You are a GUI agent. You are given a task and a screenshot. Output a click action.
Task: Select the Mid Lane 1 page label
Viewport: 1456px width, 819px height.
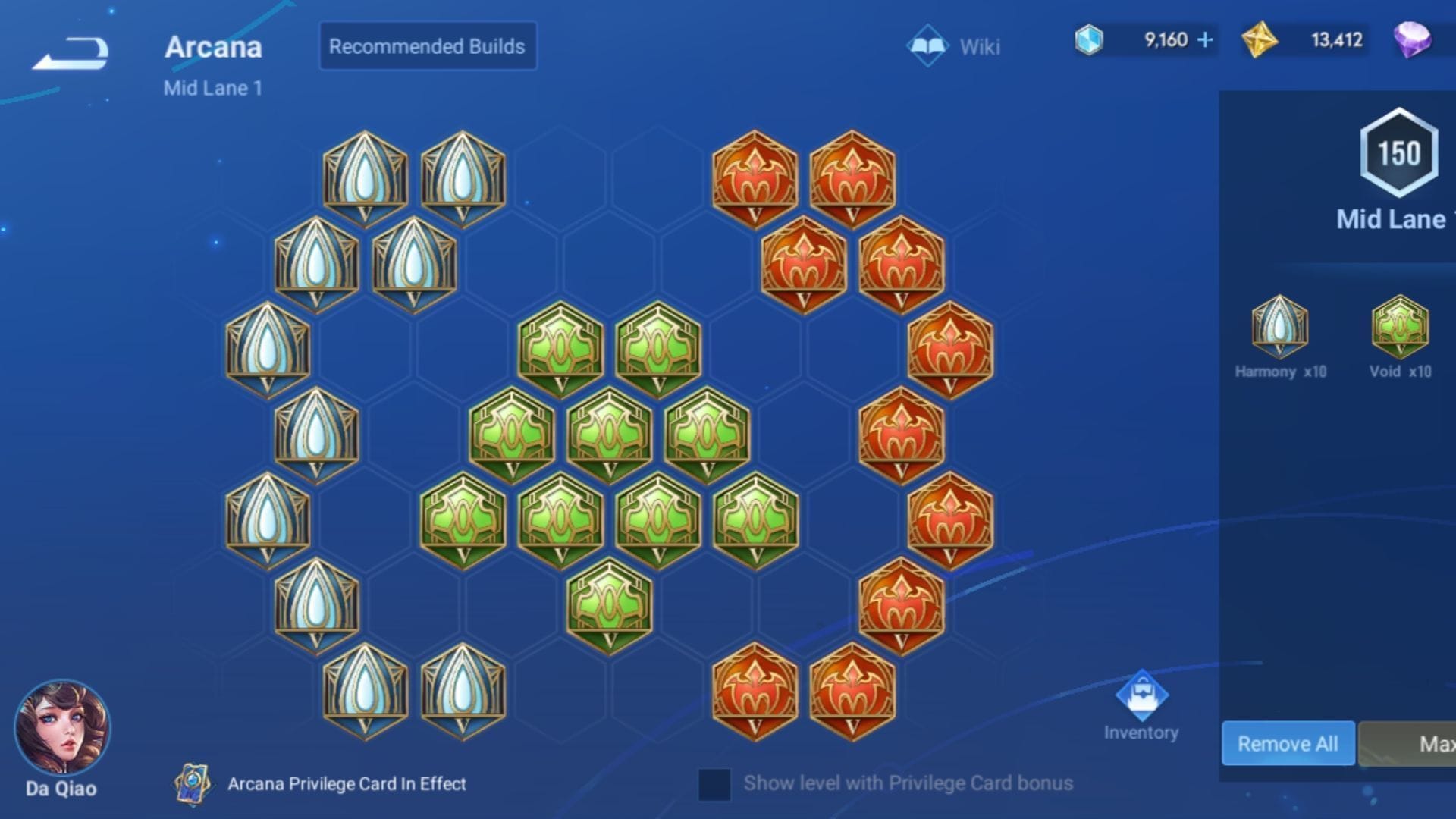214,87
